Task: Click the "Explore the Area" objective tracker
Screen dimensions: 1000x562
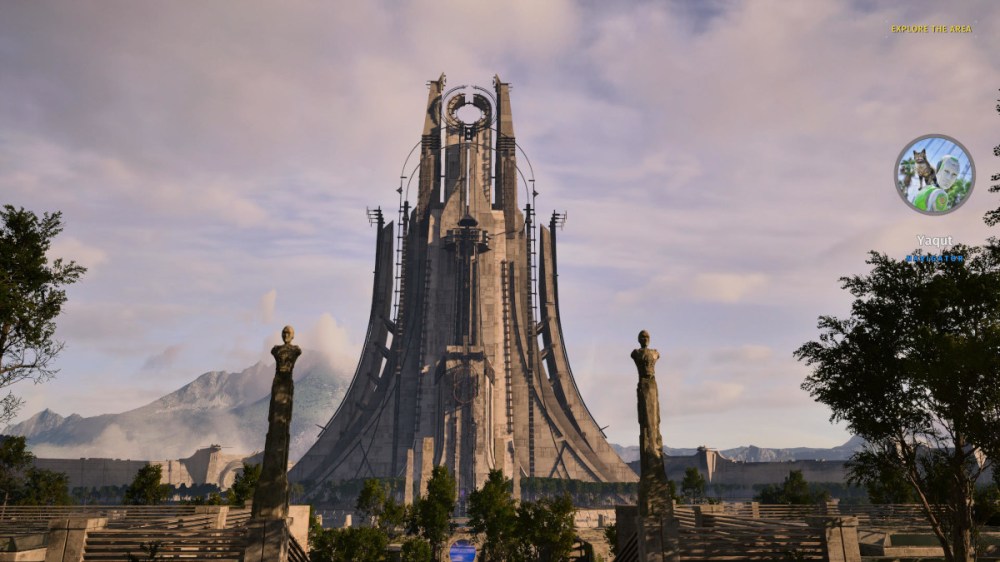Action: coord(931,29)
